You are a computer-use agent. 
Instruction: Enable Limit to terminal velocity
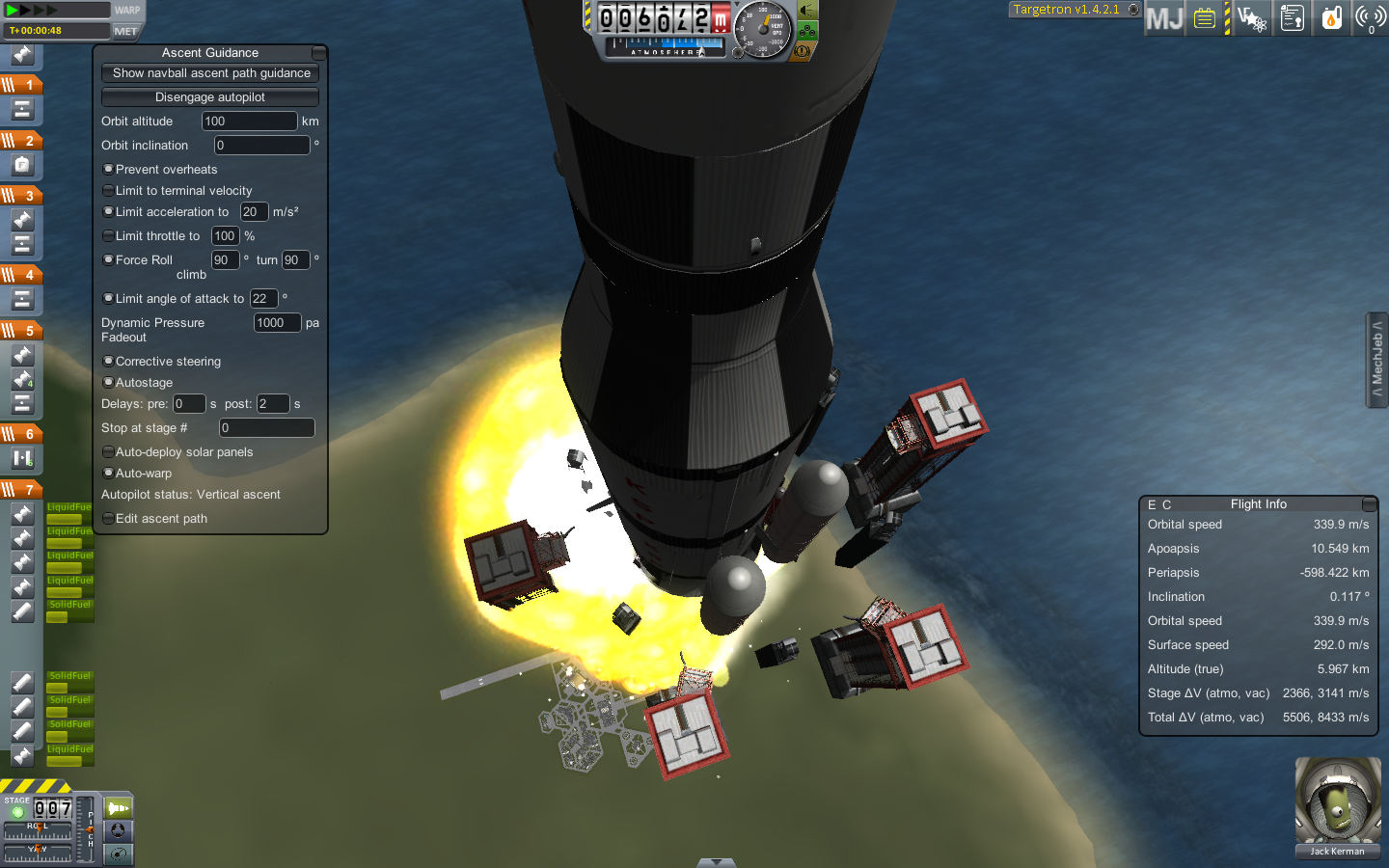click(107, 190)
